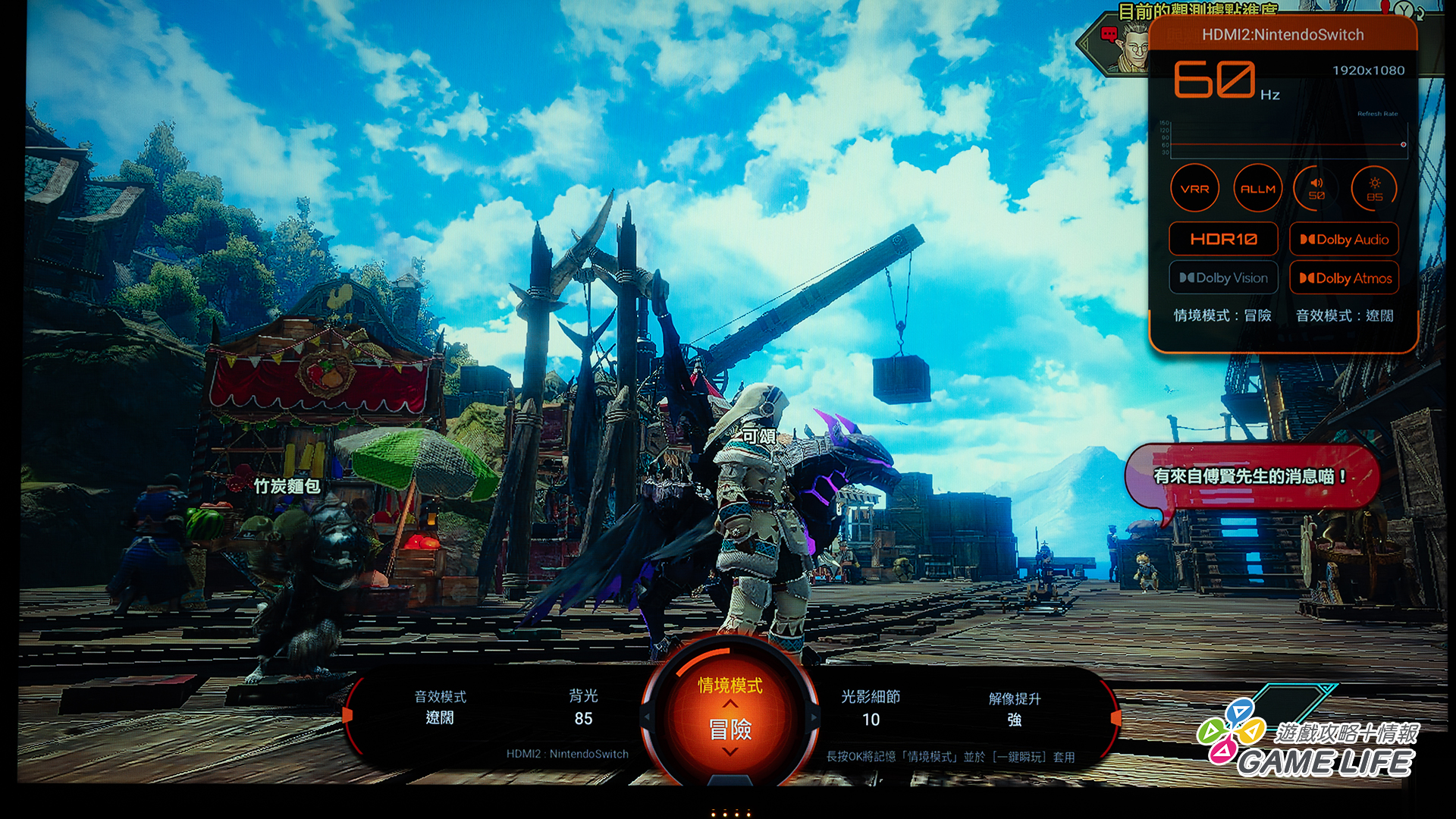Open the red message notification bubble
Screen dimensions: 1456x819
click(1250, 477)
